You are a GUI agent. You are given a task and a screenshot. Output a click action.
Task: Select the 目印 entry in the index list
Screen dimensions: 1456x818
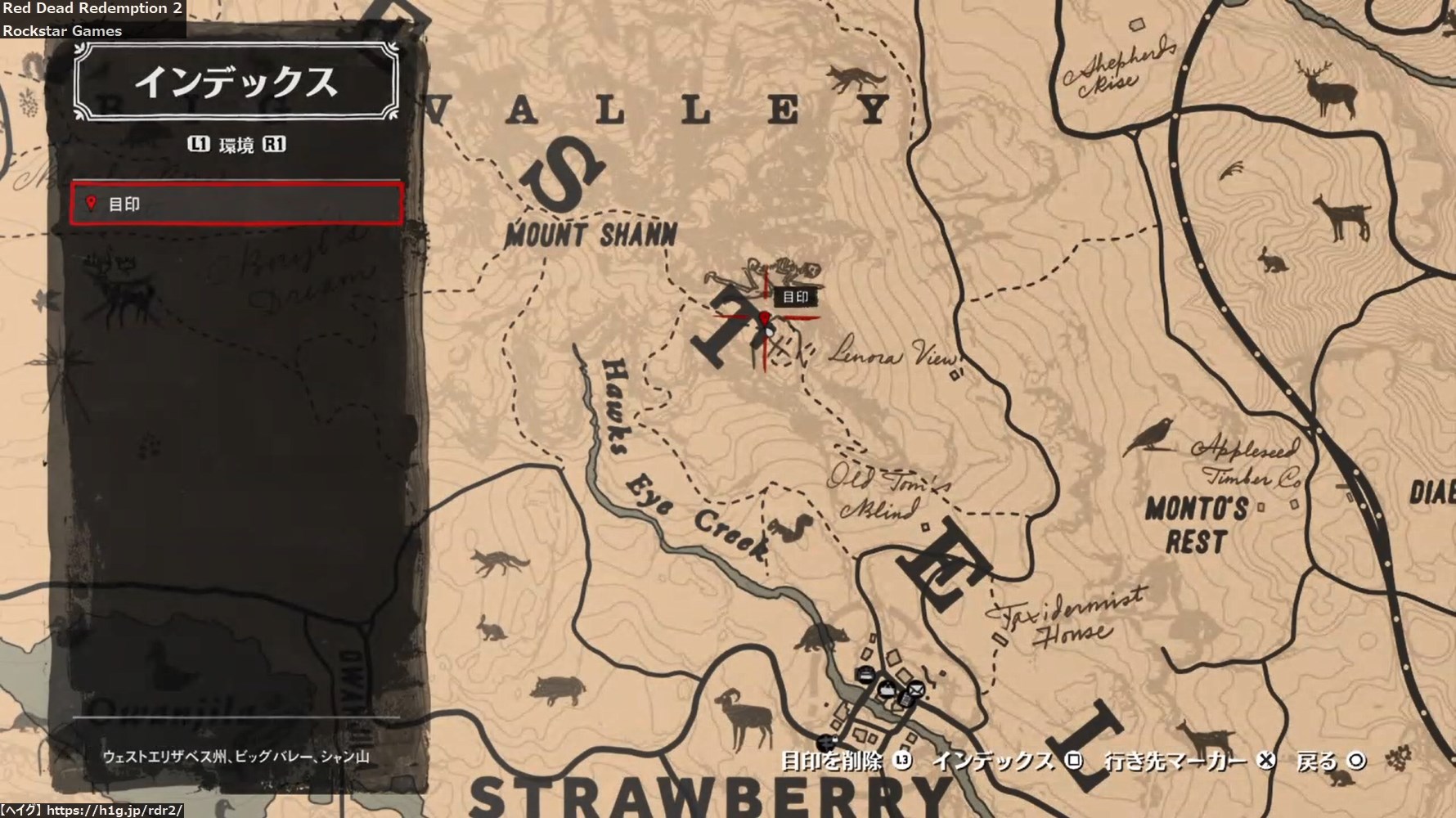[236, 204]
